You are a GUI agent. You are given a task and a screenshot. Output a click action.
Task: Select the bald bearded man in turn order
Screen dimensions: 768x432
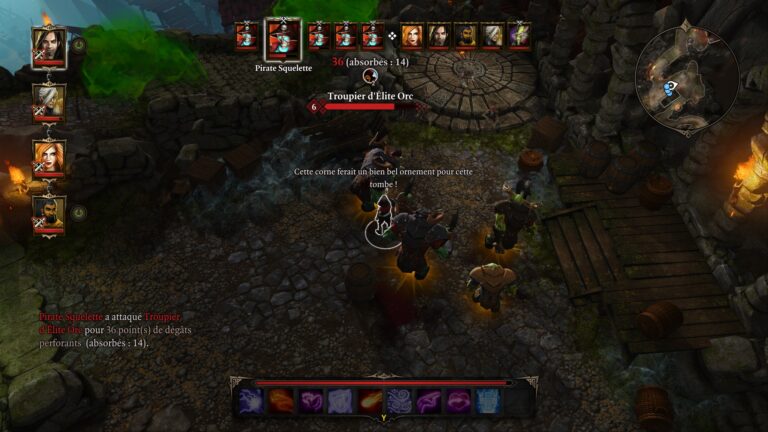[x=465, y=35]
